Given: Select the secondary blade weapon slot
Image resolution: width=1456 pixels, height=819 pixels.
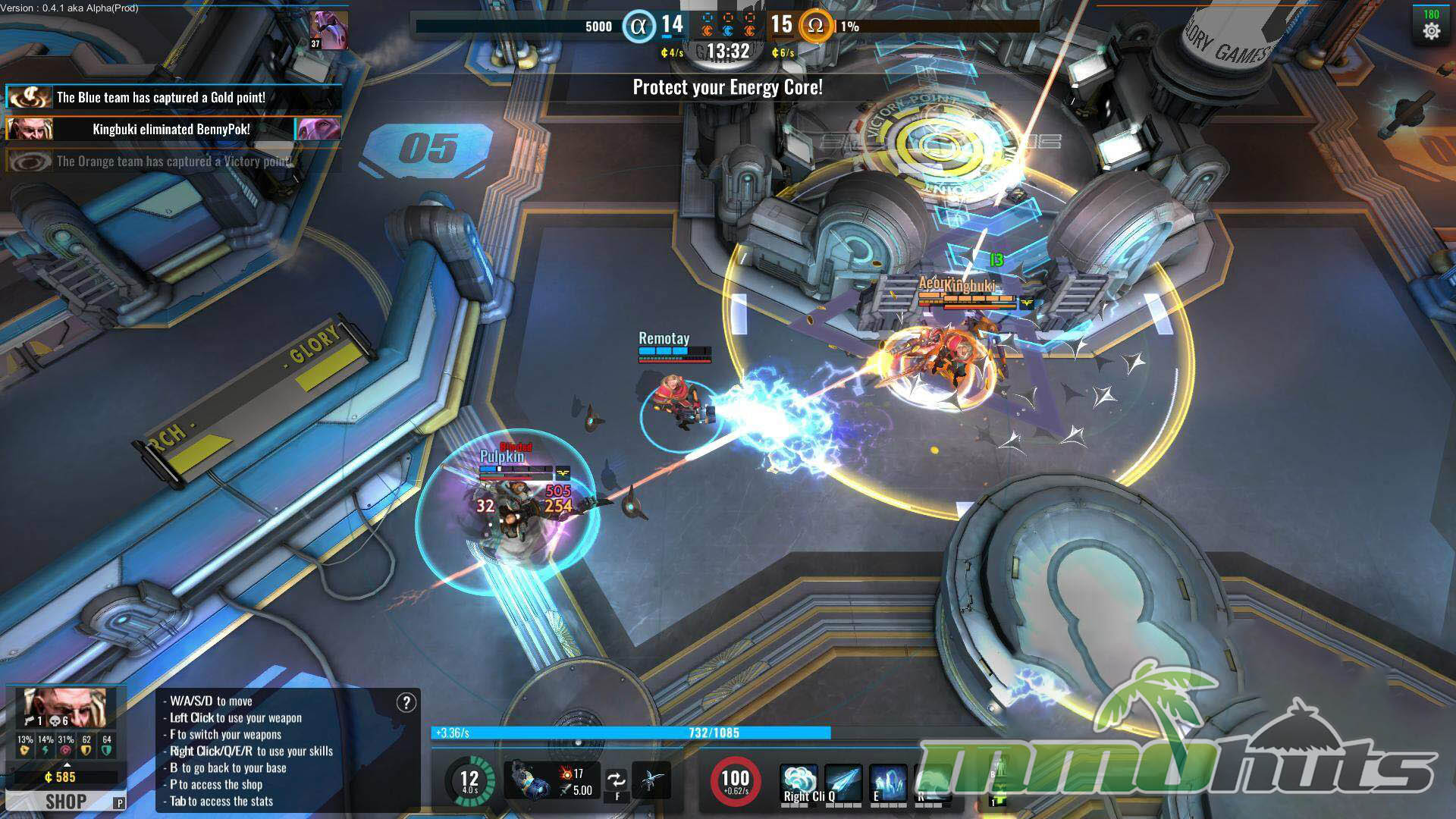Looking at the screenshot, I should click(x=651, y=780).
